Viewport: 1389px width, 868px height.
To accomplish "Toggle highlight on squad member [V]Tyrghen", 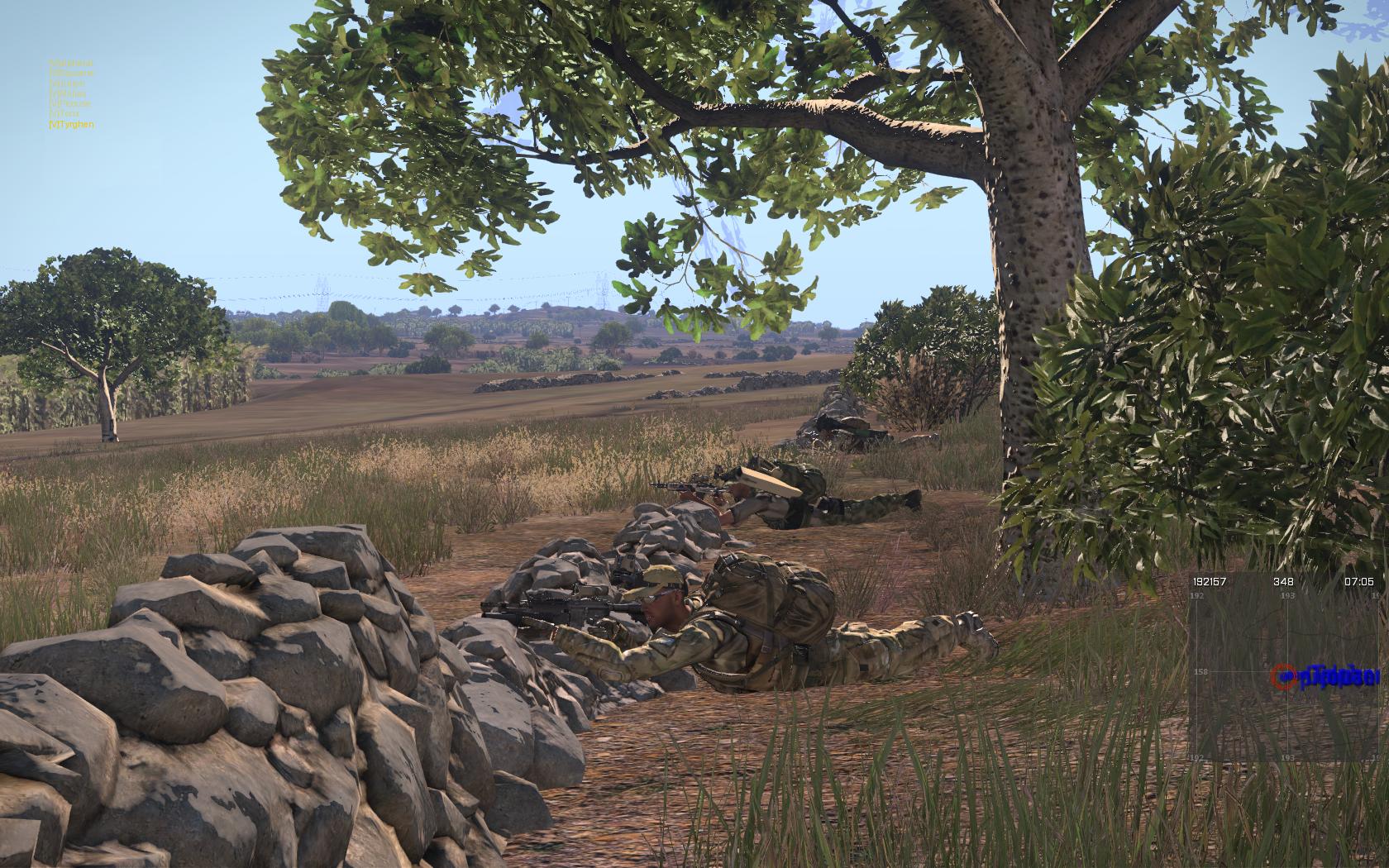I will (73, 126).
